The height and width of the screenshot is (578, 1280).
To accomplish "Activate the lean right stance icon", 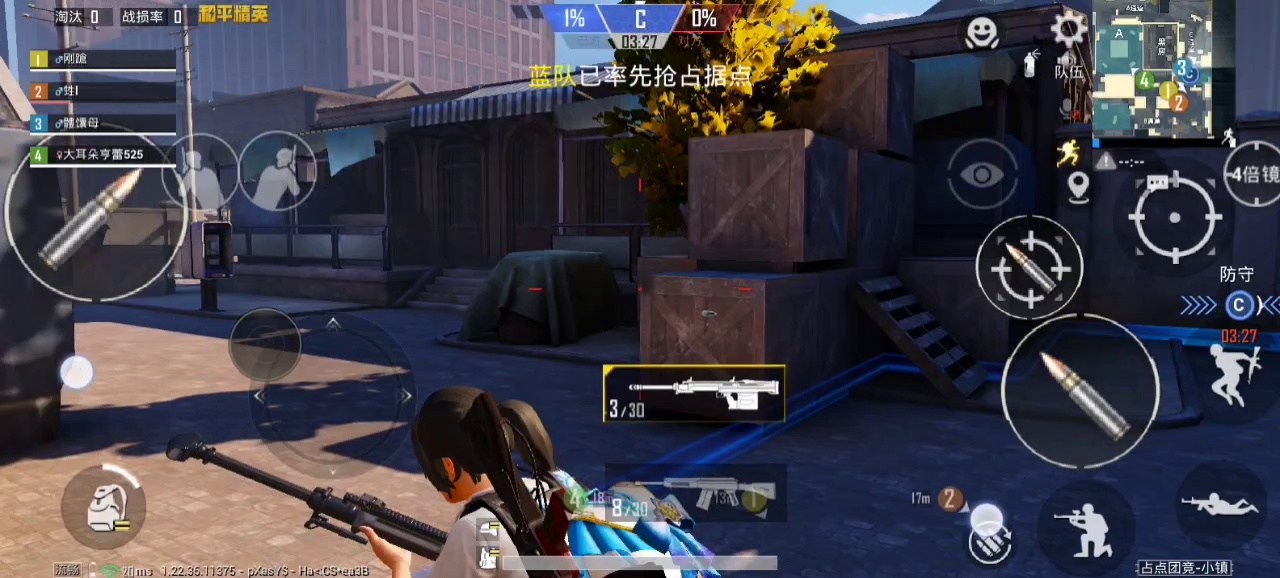I will [x=276, y=170].
